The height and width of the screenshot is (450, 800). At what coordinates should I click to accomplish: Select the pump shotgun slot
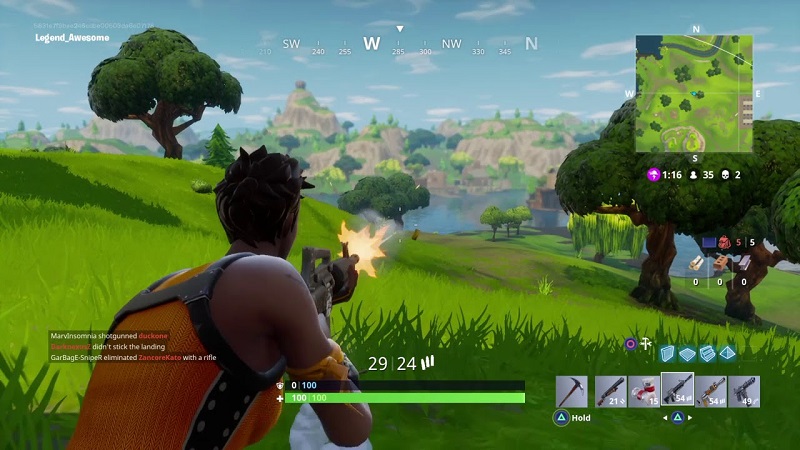point(610,391)
